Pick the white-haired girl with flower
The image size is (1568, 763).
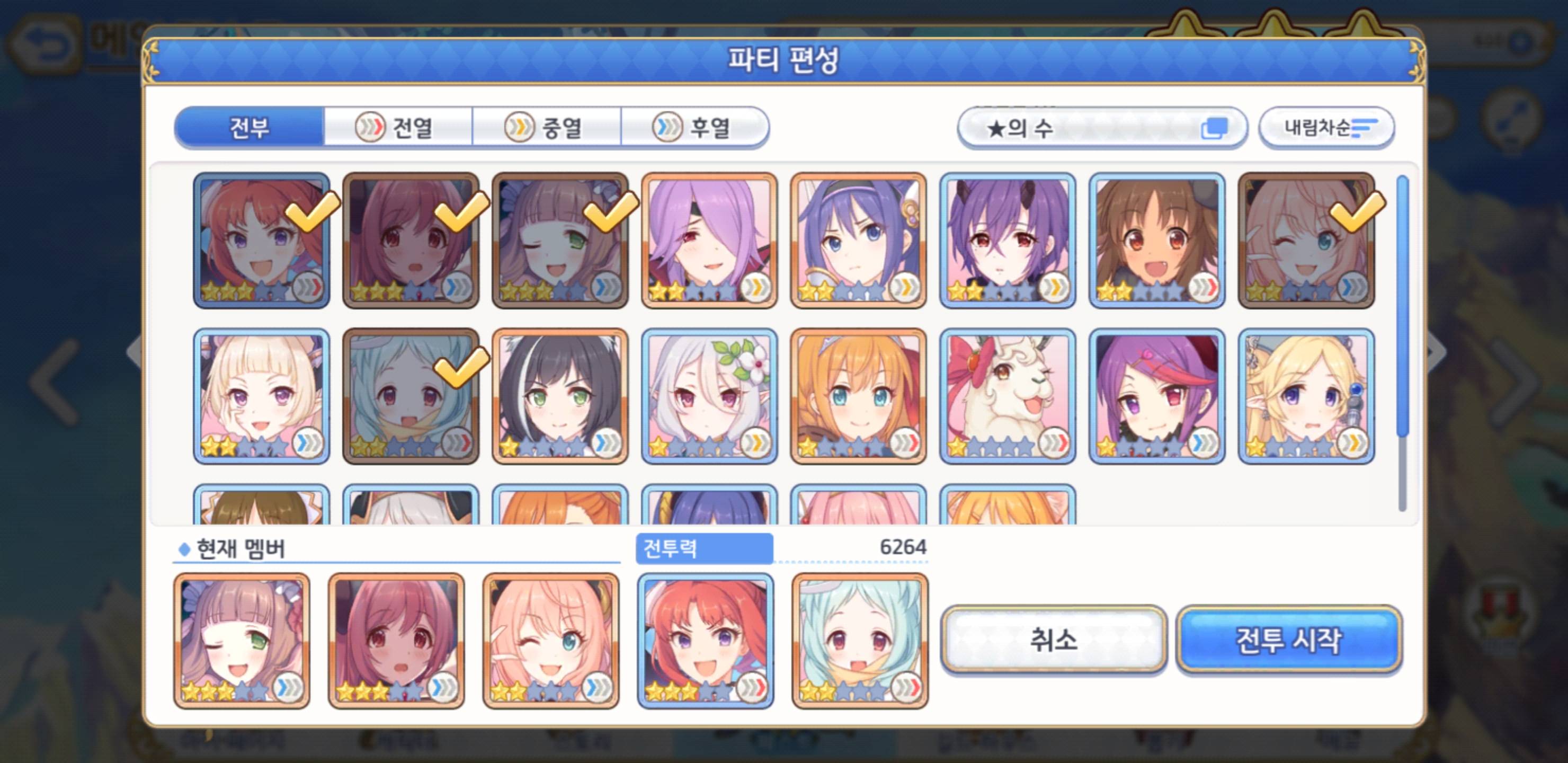tap(709, 396)
